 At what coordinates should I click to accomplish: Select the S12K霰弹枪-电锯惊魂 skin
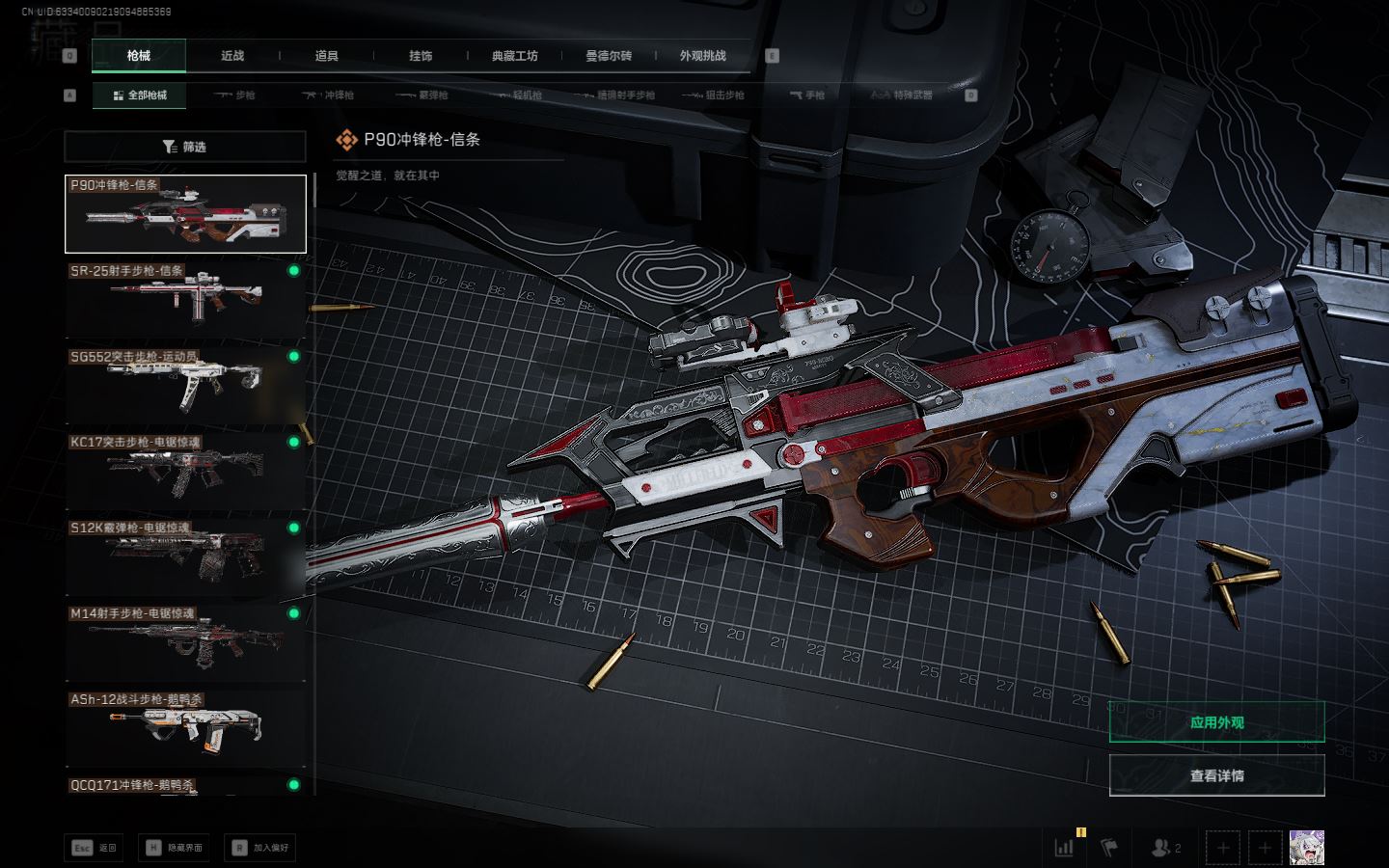point(184,556)
